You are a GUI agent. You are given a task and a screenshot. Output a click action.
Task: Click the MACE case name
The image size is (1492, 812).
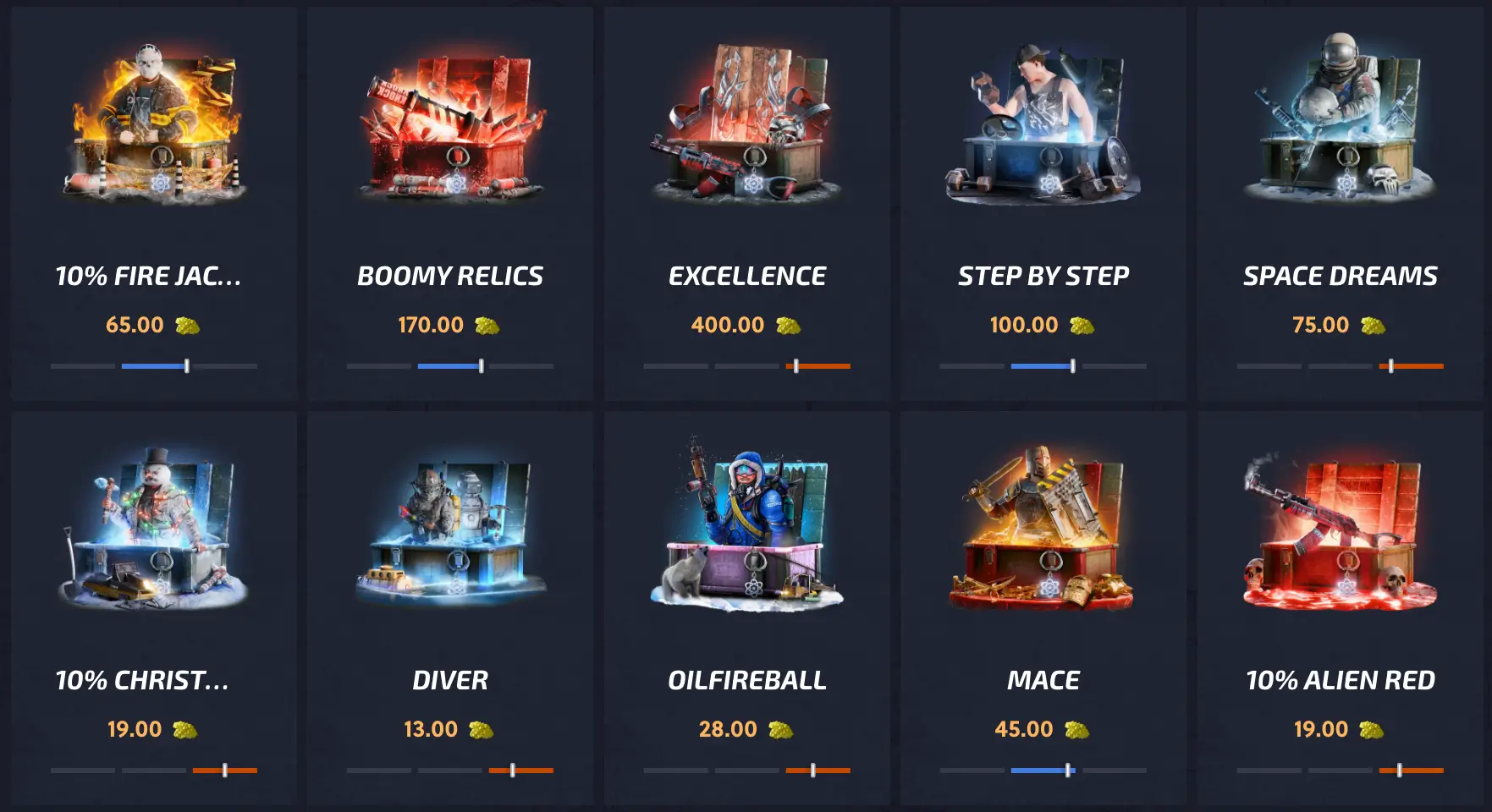coord(1043,678)
